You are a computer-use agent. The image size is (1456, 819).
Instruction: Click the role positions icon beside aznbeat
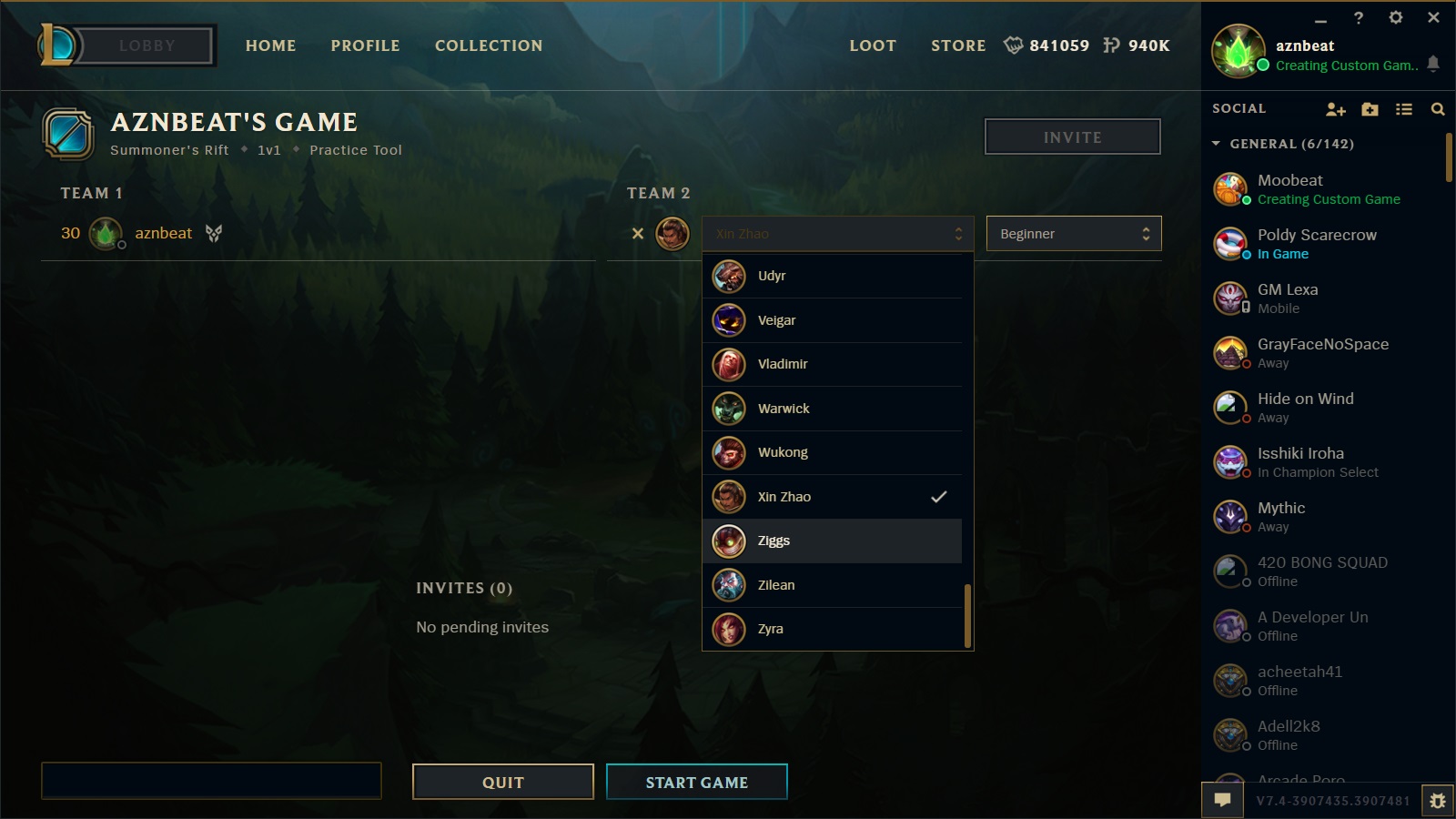click(213, 233)
